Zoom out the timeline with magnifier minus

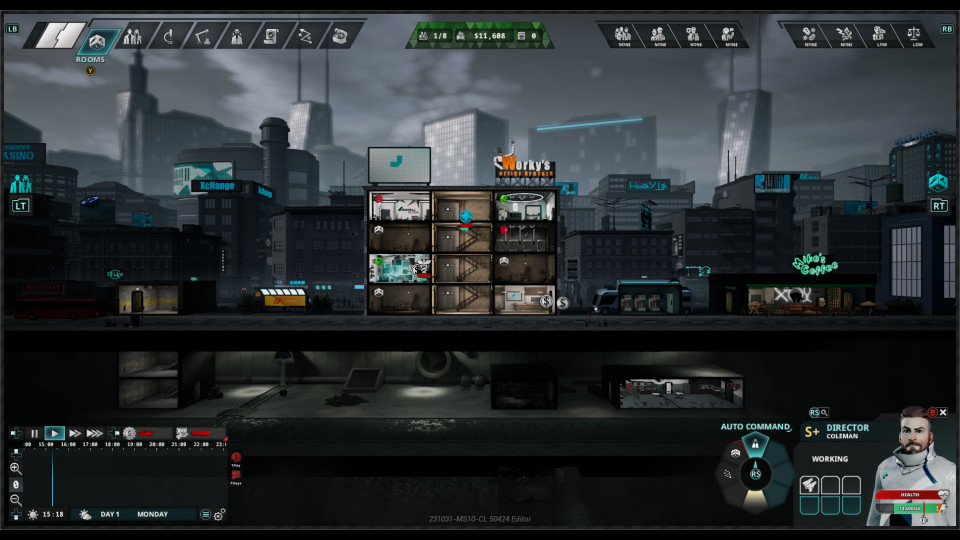point(16,499)
